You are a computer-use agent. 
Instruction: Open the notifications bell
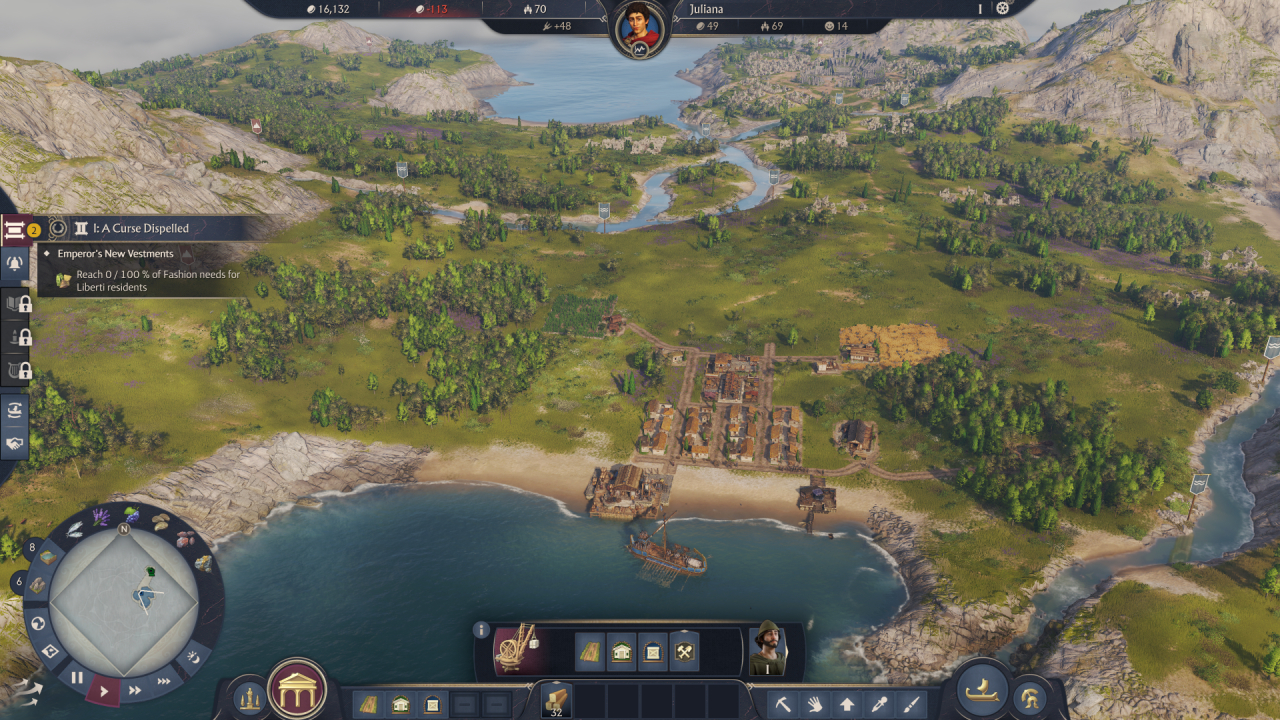[x=14, y=262]
